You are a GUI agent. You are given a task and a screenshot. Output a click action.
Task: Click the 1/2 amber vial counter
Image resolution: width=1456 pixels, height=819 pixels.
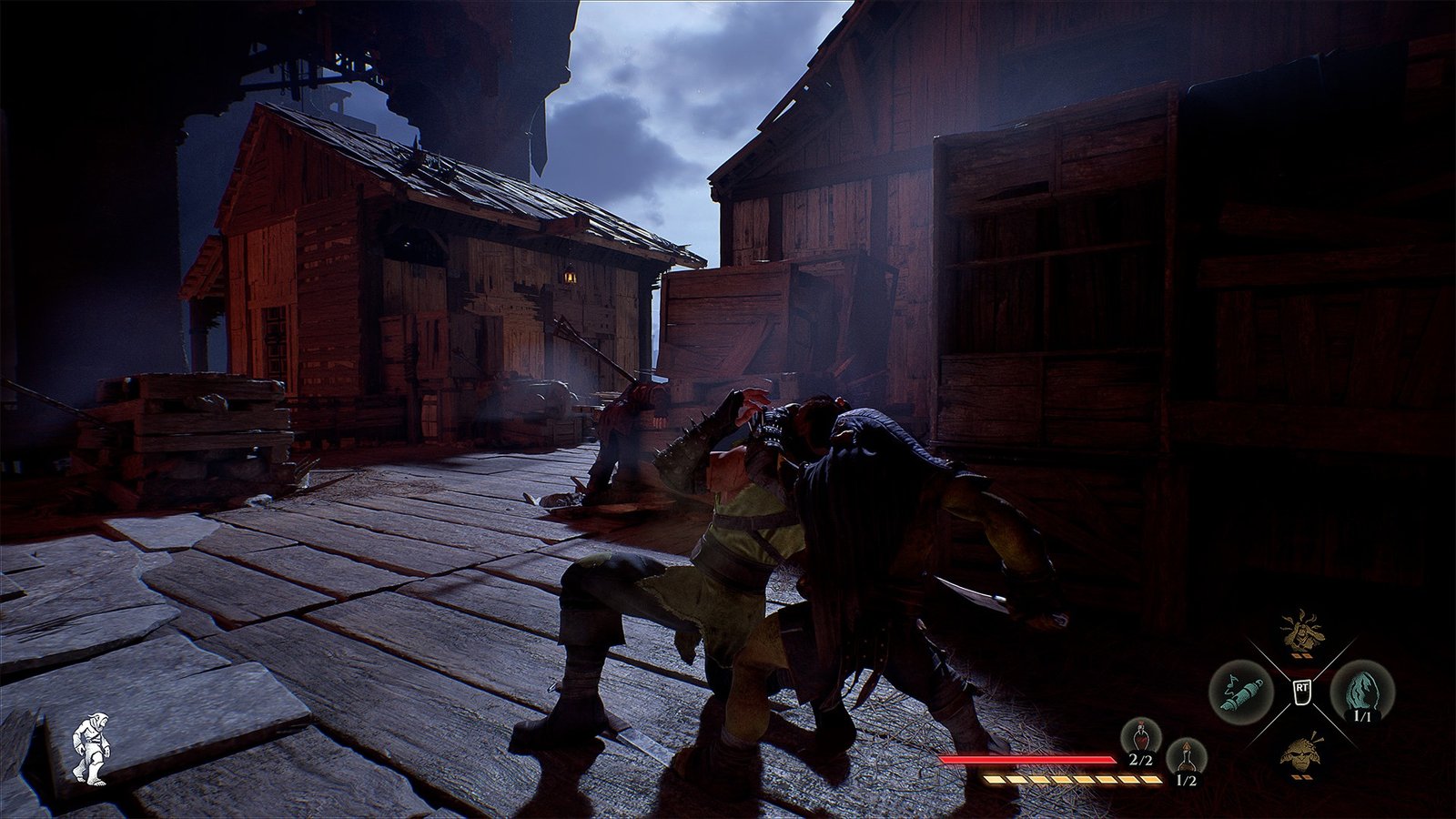(1185, 778)
